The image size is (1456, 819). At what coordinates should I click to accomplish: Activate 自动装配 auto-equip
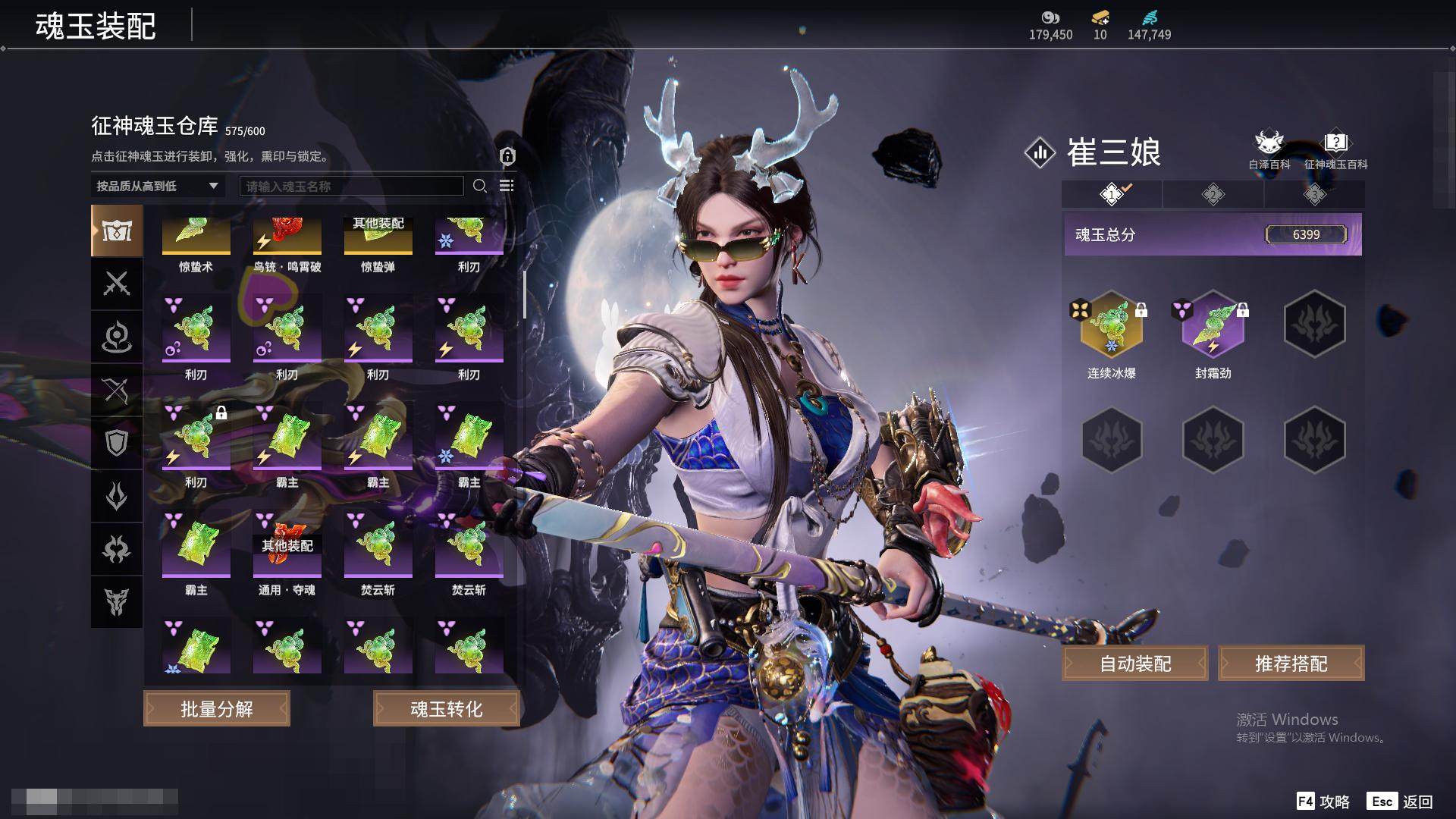point(1135,664)
